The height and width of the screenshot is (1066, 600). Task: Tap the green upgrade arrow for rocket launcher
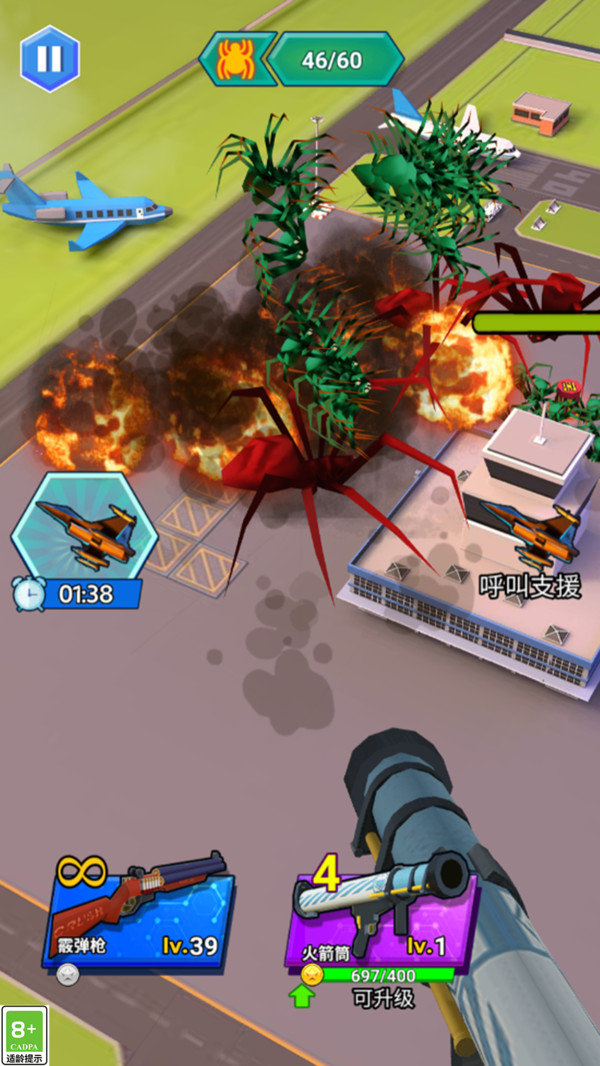[302, 995]
